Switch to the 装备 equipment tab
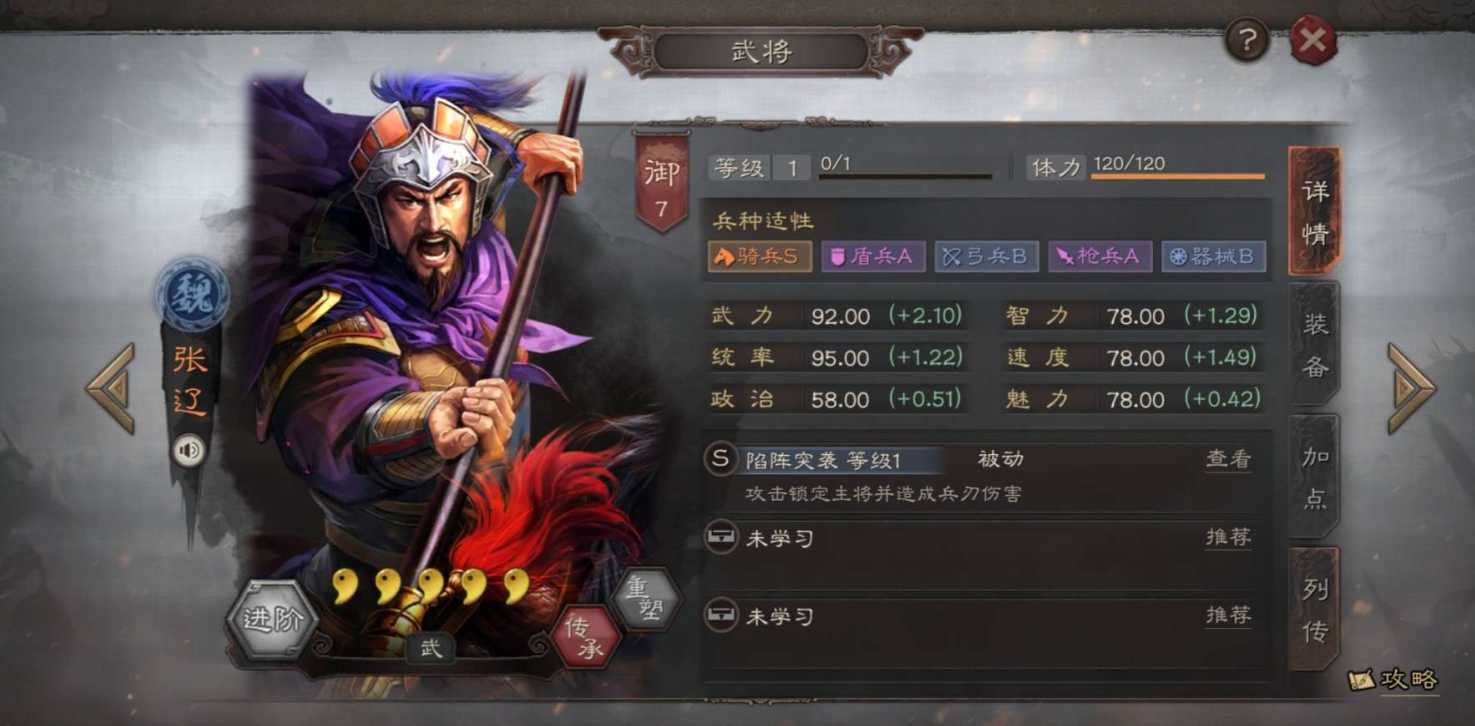This screenshot has height=726, width=1475. pos(1315,347)
